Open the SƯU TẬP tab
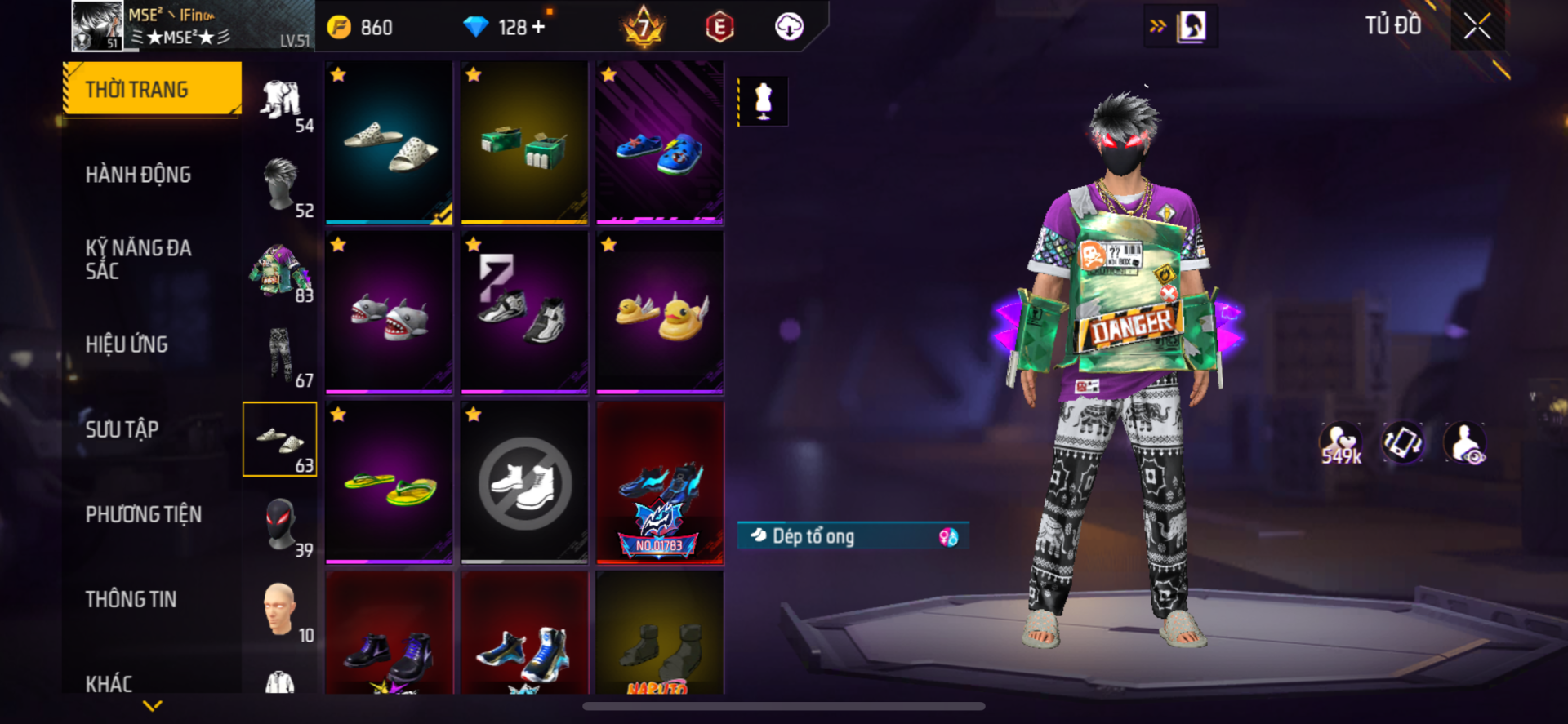This screenshot has width=1568, height=724. (x=122, y=429)
